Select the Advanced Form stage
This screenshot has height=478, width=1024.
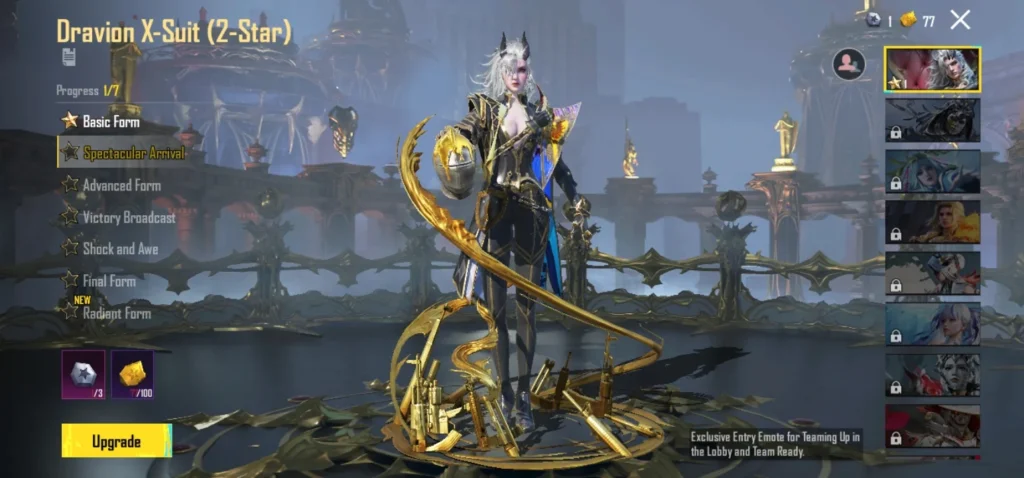tap(120, 185)
